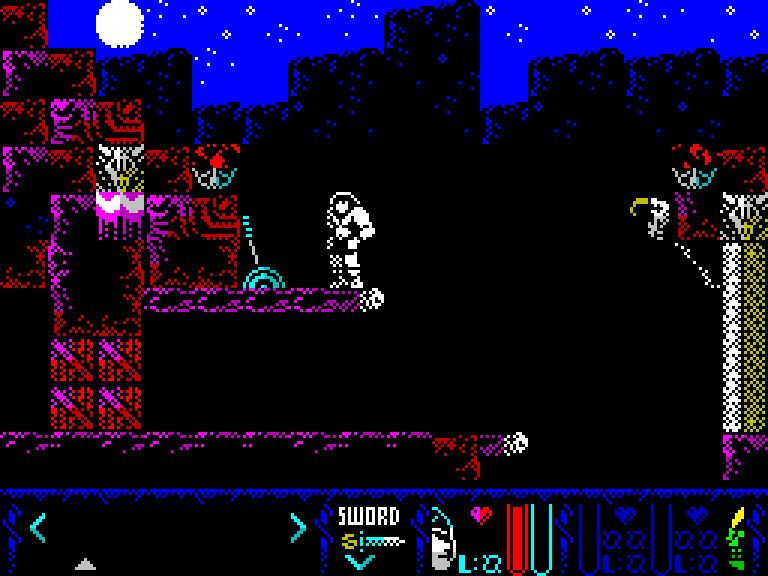Select the SWORD weapon slot
768x576 pixels.
[x=368, y=529]
